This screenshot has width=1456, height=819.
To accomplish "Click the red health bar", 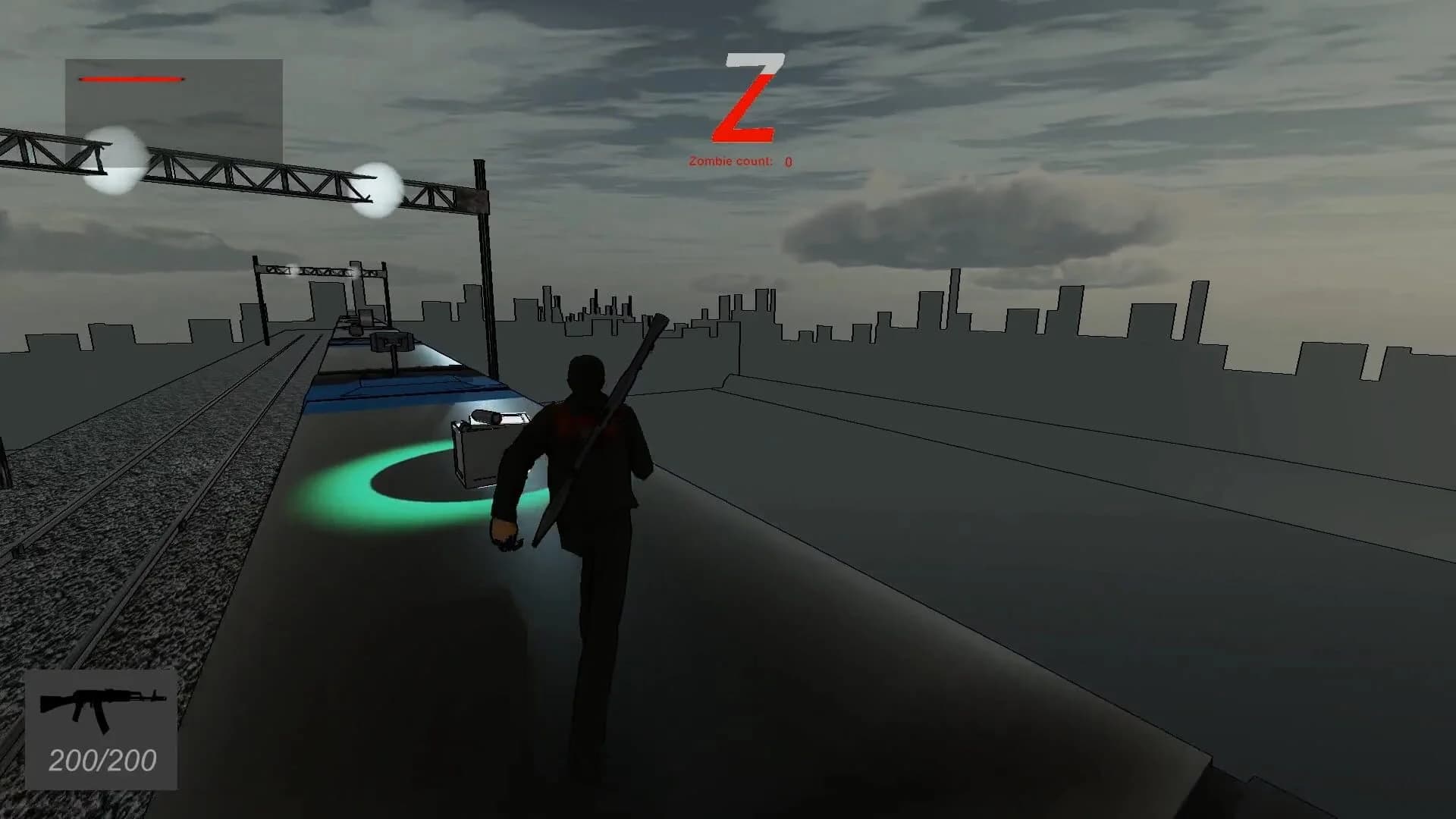I will 132,78.
